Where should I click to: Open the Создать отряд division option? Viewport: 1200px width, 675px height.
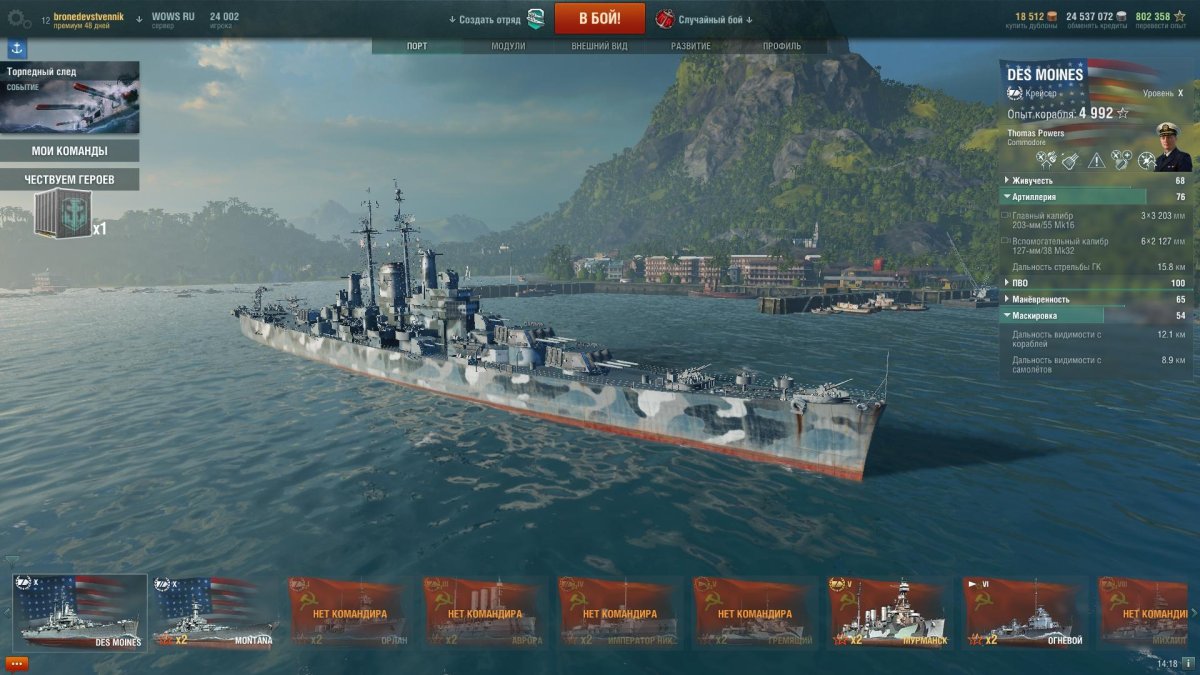pos(490,19)
